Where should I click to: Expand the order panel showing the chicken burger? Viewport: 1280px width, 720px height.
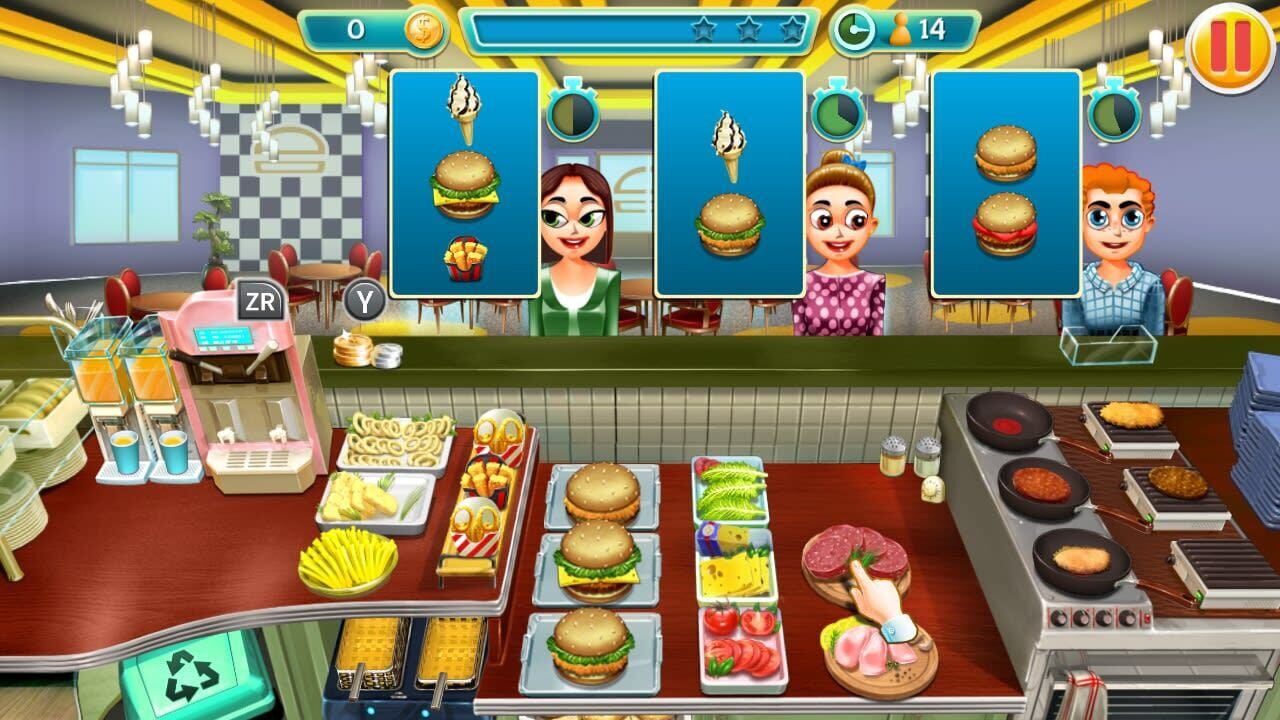[730, 180]
